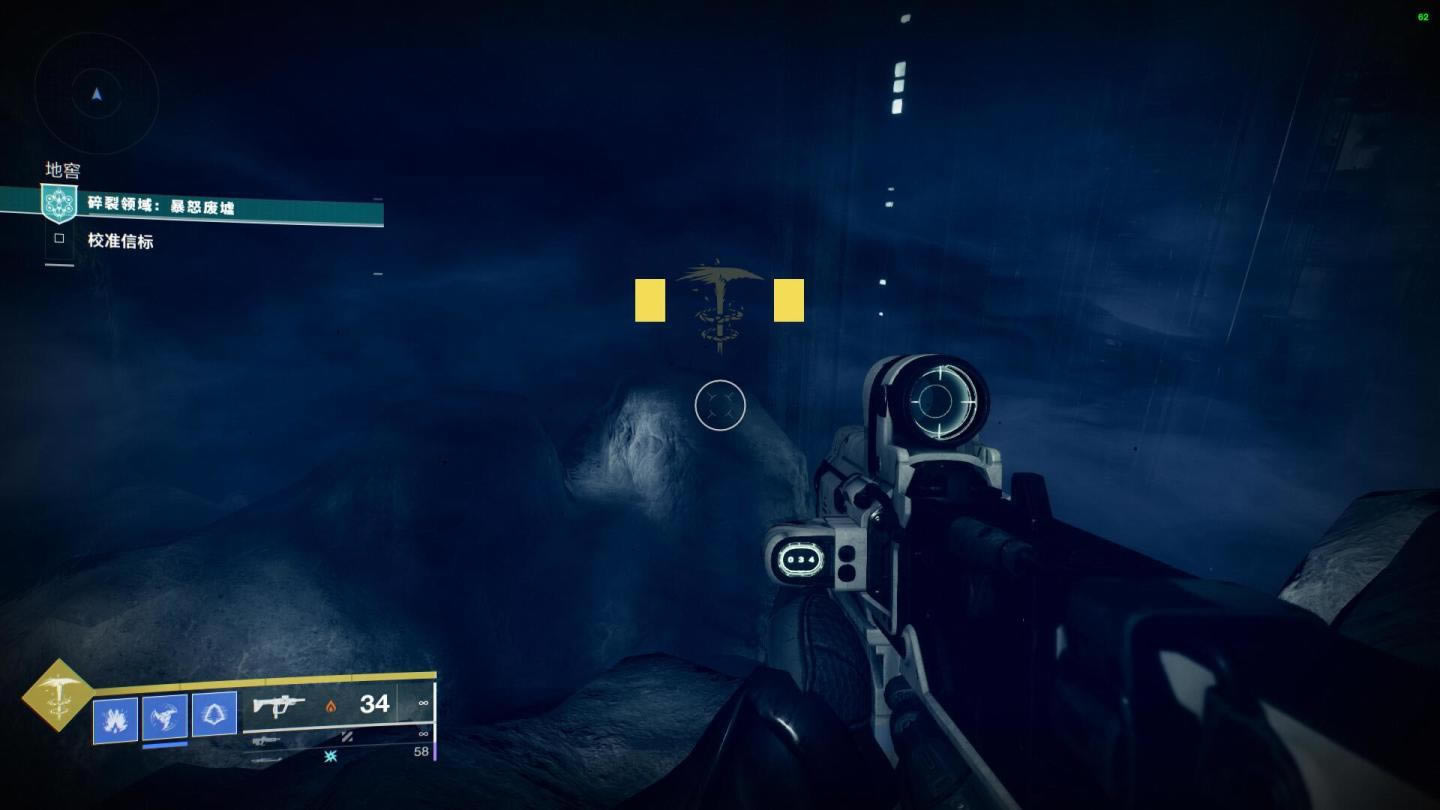The width and height of the screenshot is (1440, 810).
Task: Activate the golden diamond super ability icon
Action: point(58,695)
